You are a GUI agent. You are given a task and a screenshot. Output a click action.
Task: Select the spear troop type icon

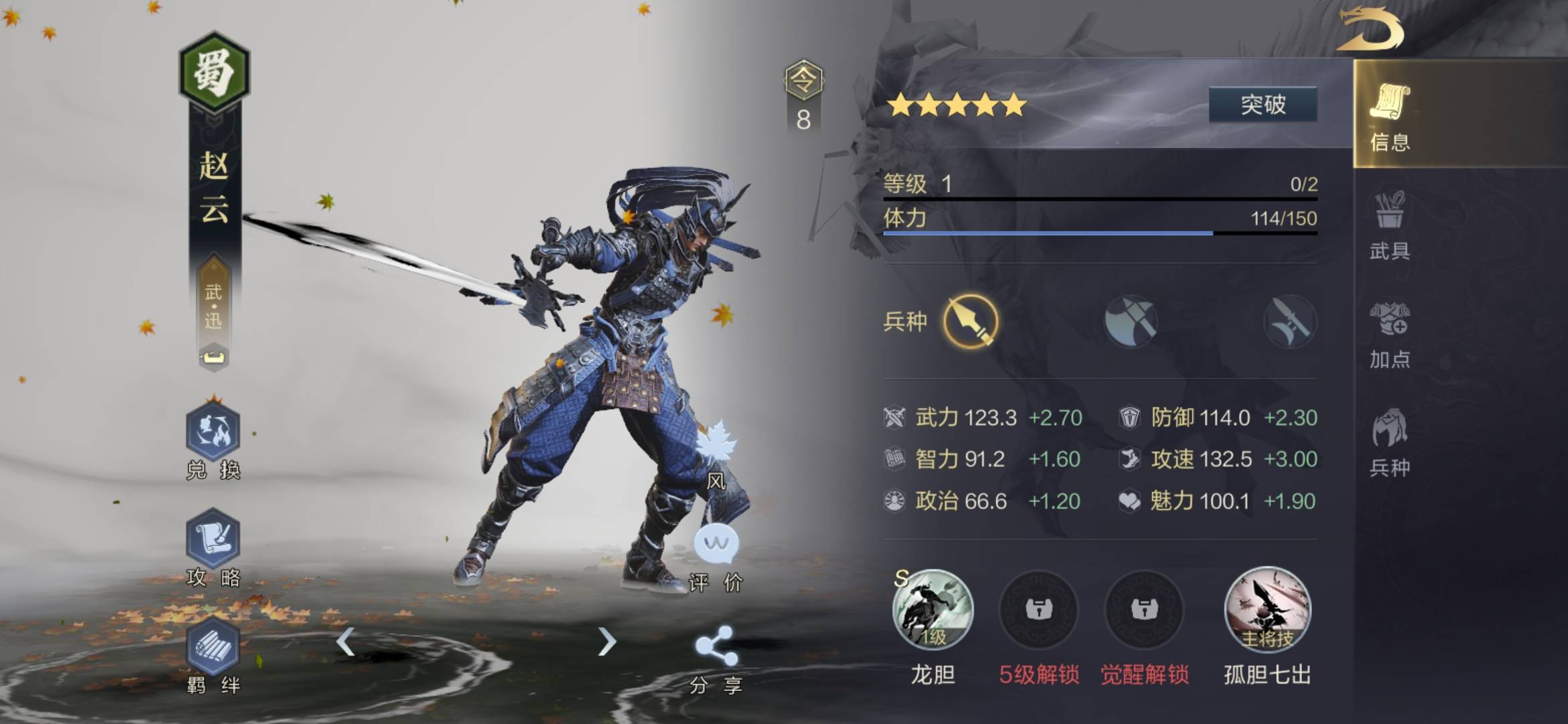point(970,322)
